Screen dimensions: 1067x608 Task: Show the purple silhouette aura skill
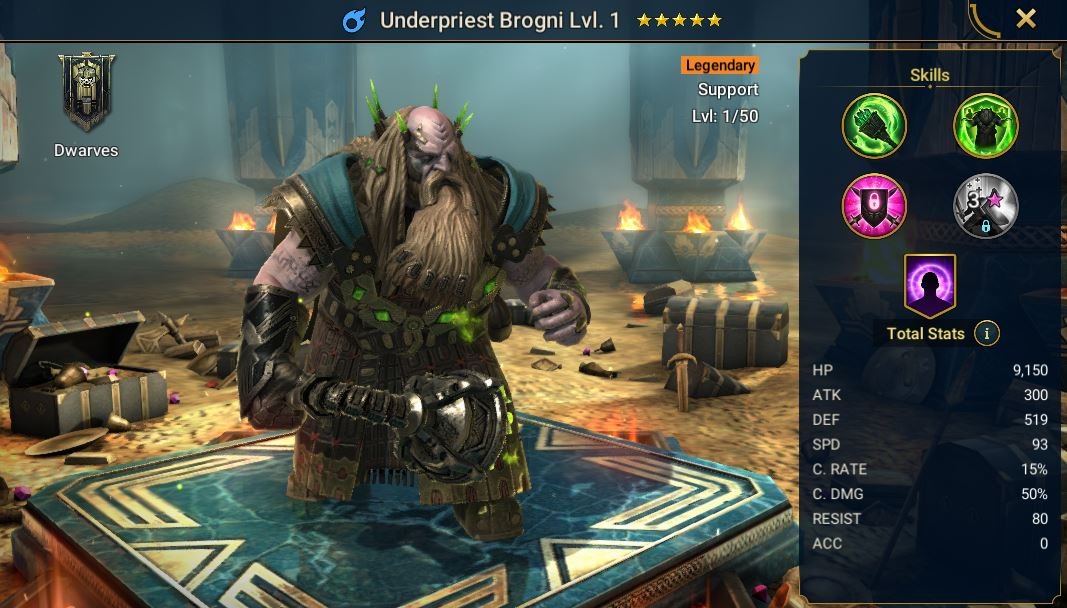click(x=930, y=285)
